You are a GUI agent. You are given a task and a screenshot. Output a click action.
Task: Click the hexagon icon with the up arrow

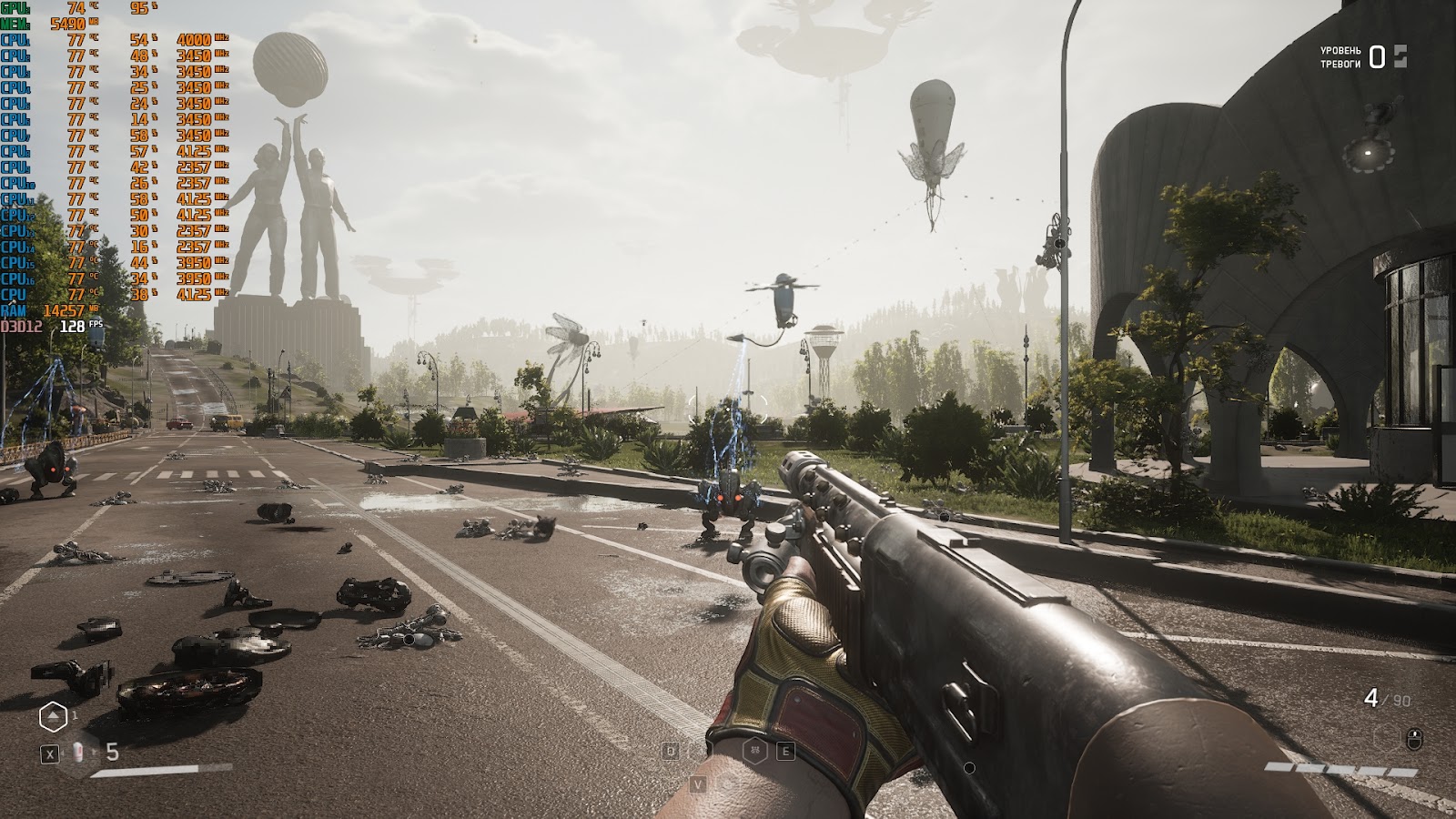53,718
